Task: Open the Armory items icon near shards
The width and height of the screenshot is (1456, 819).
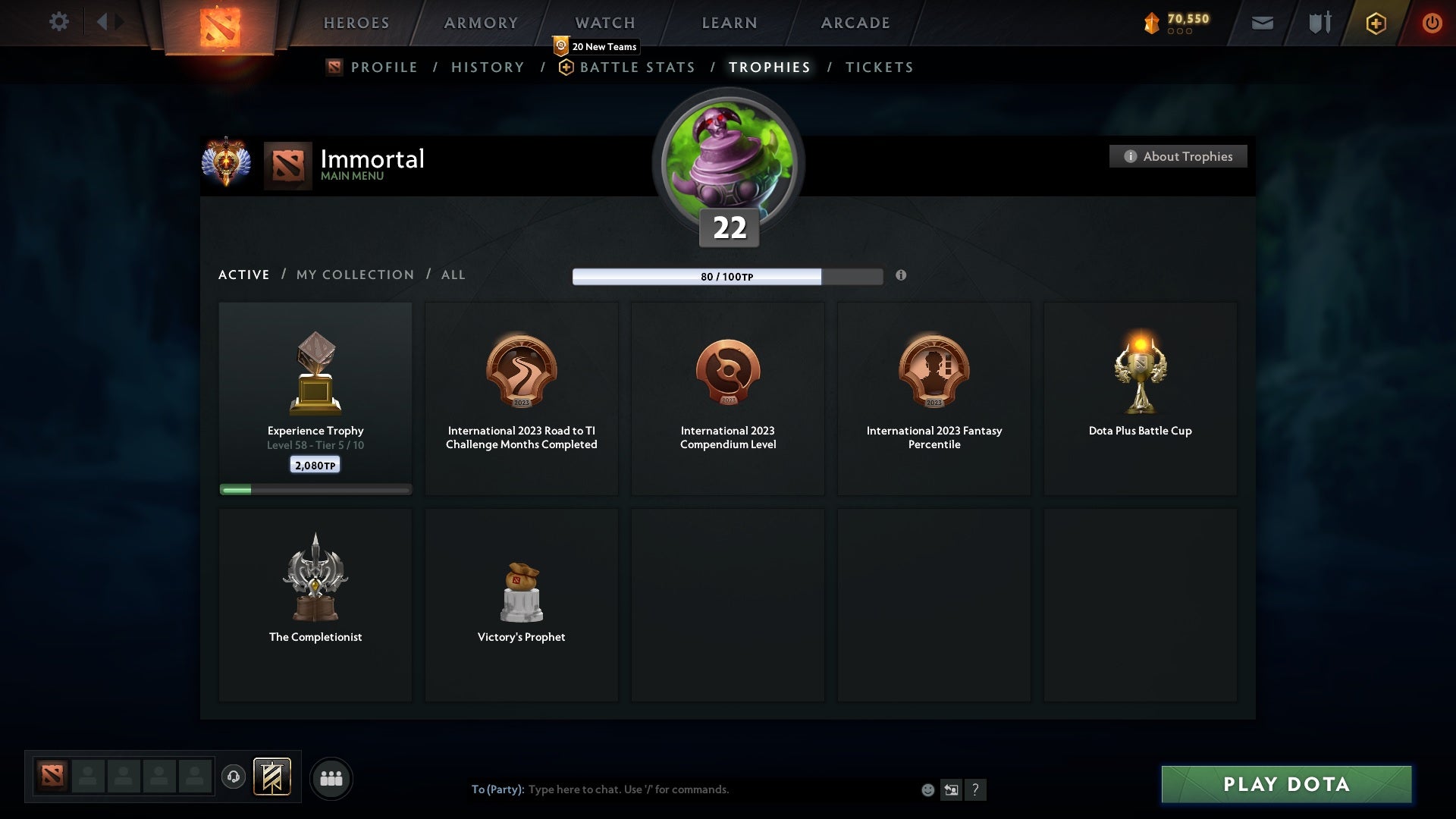Action: click(1319, 23)
